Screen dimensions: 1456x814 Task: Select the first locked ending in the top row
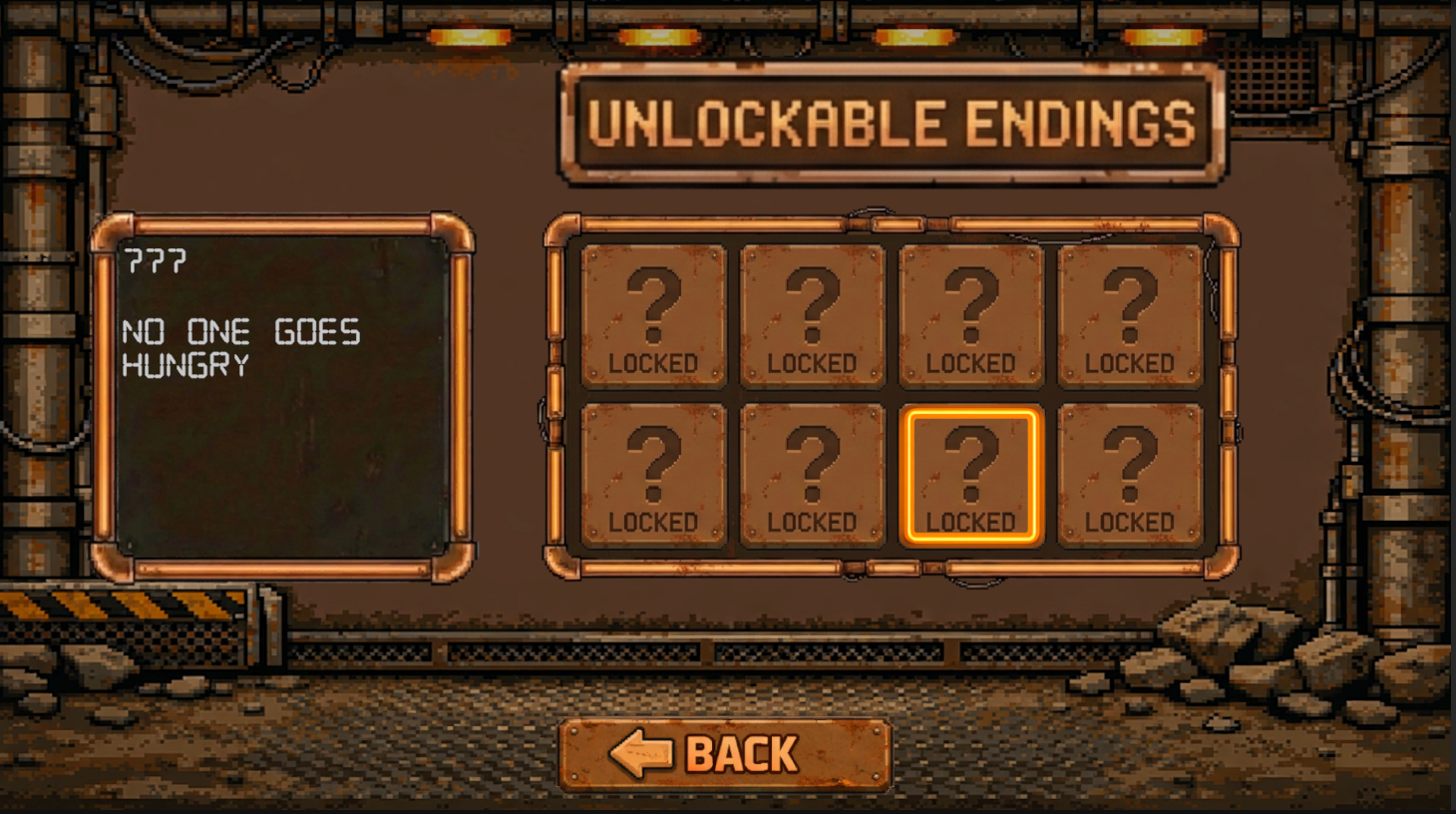654,314
